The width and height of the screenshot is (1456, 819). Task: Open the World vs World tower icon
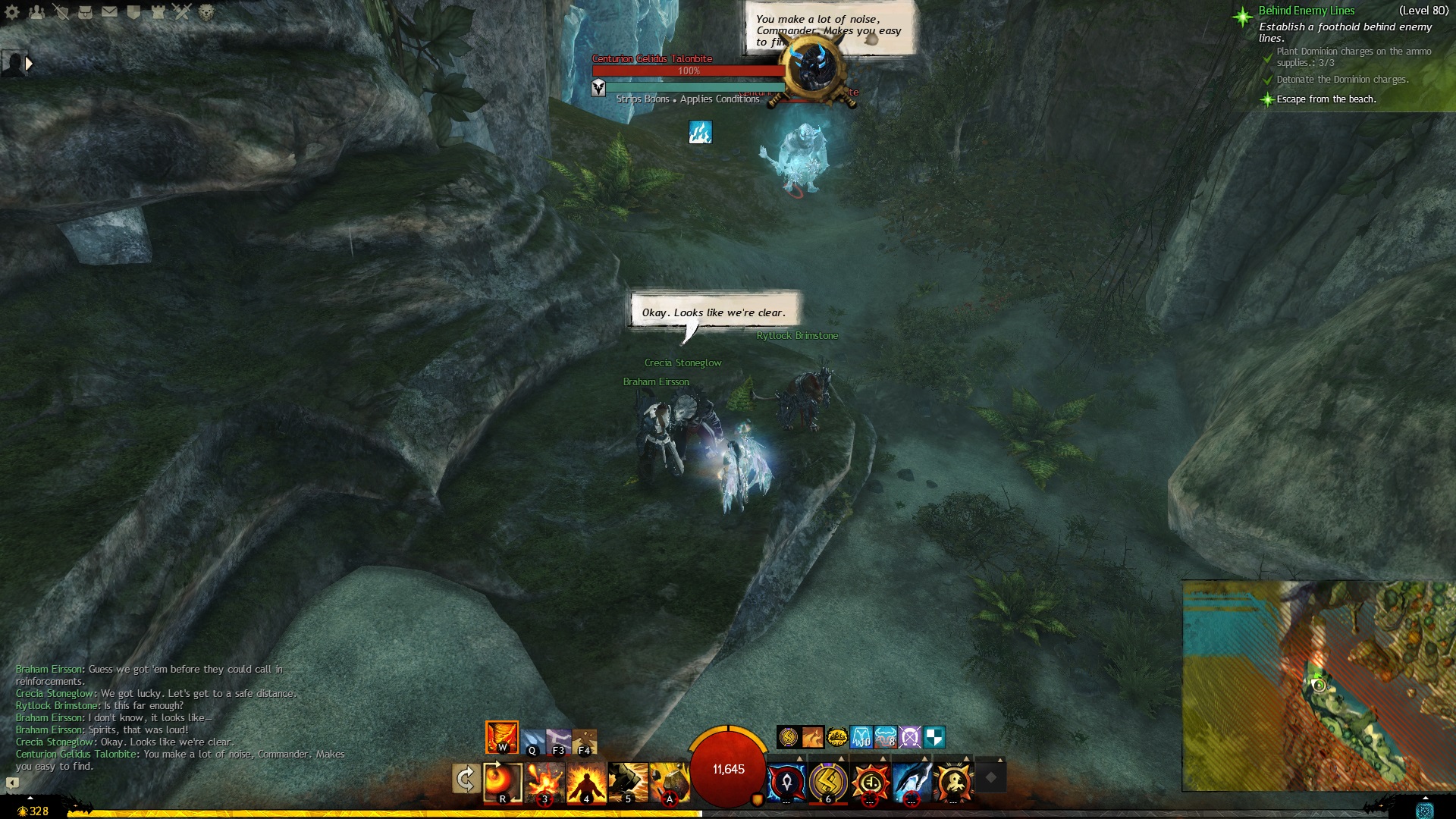pos(158,12)
